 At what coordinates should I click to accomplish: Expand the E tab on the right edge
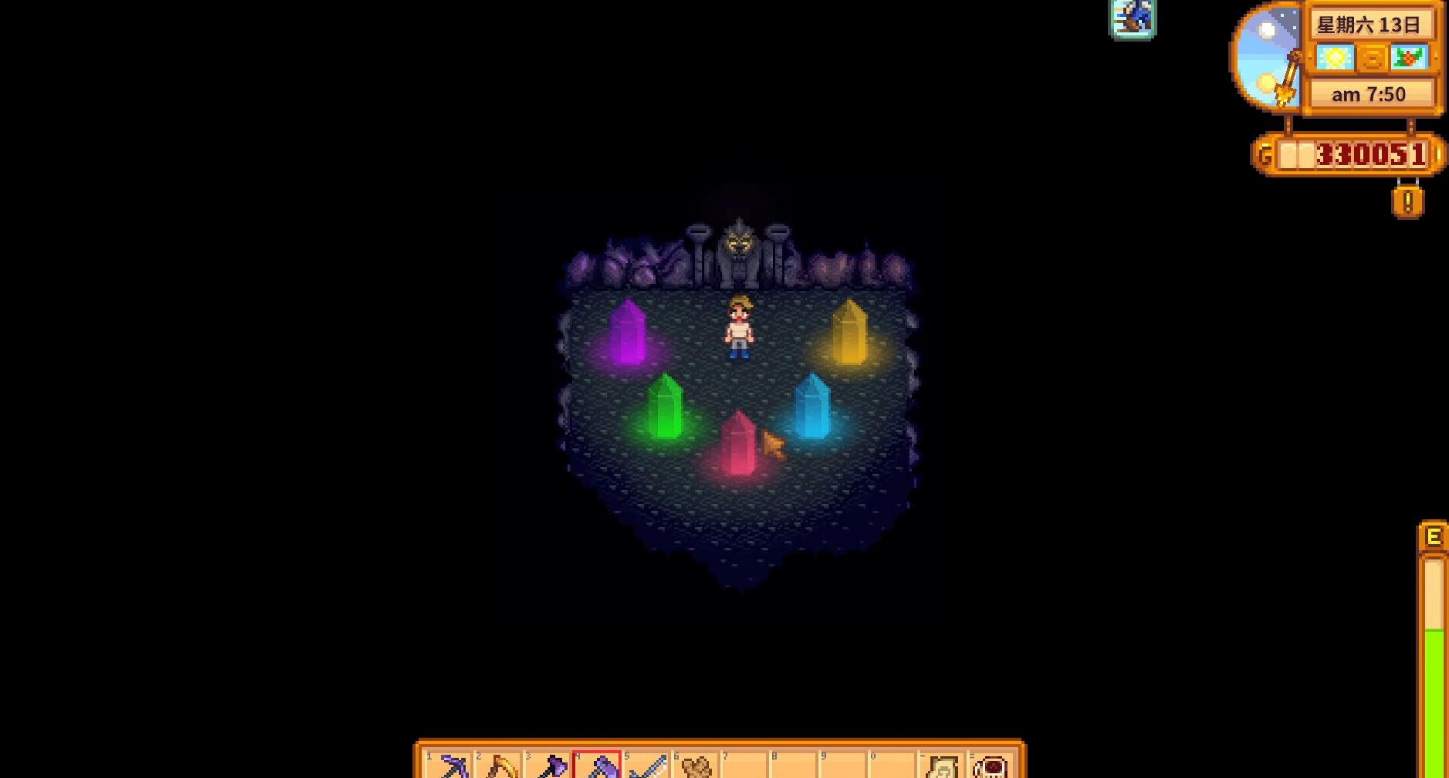pyautogui.click(x=1432, y=537)
